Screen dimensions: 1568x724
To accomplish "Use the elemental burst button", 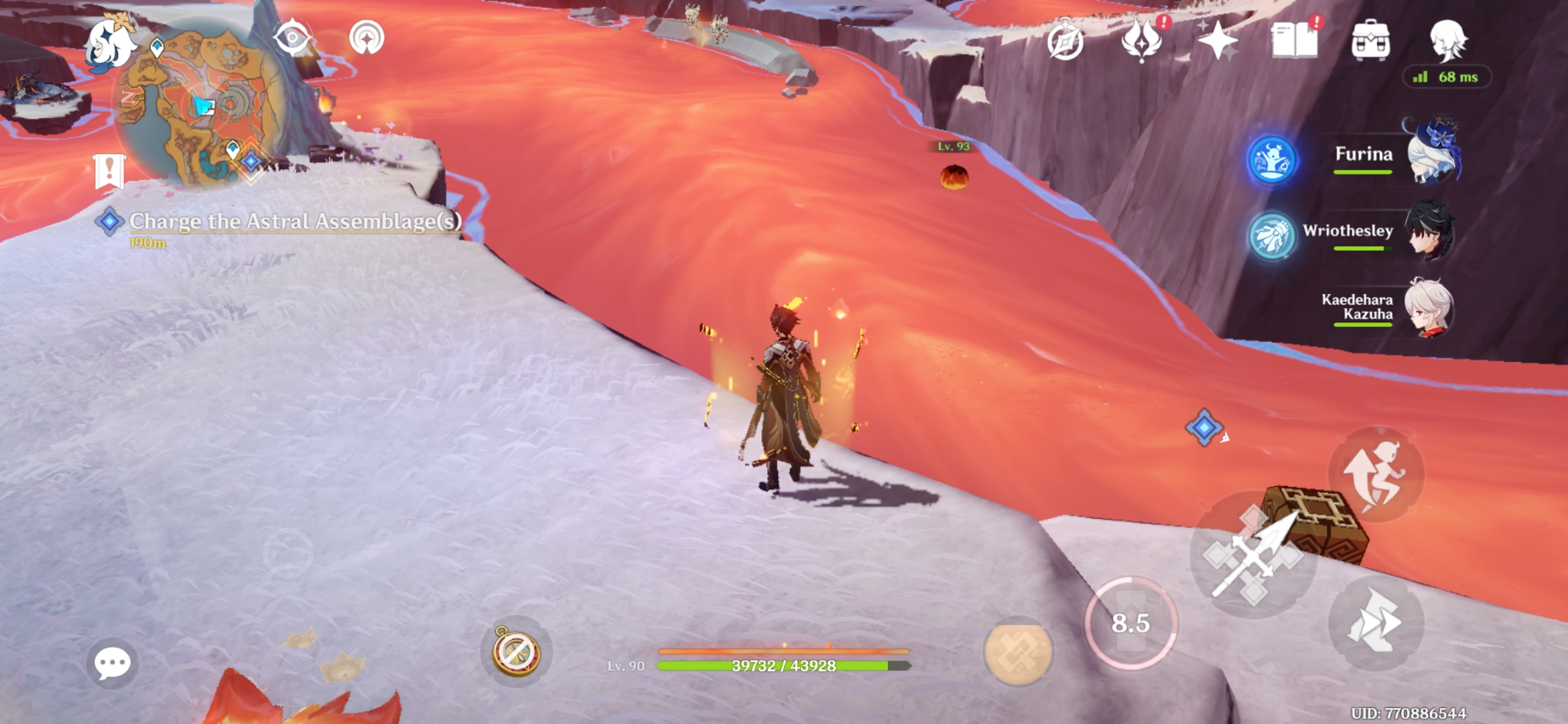I will tap(1018, 650).
